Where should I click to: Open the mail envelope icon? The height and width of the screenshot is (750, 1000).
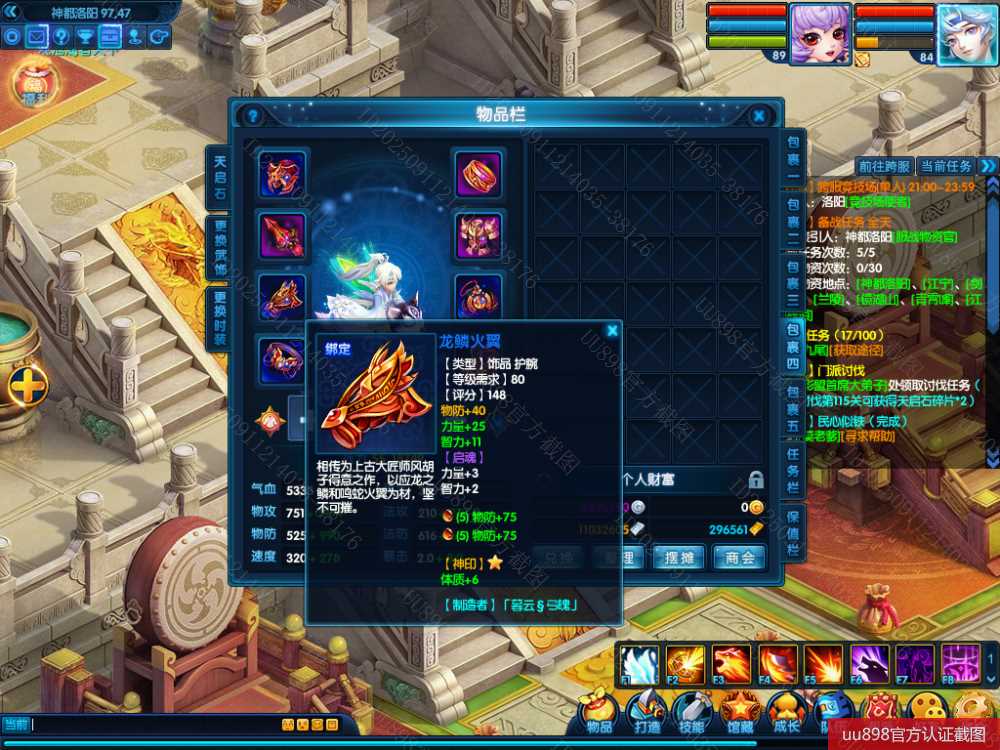[x=37, y=37]
